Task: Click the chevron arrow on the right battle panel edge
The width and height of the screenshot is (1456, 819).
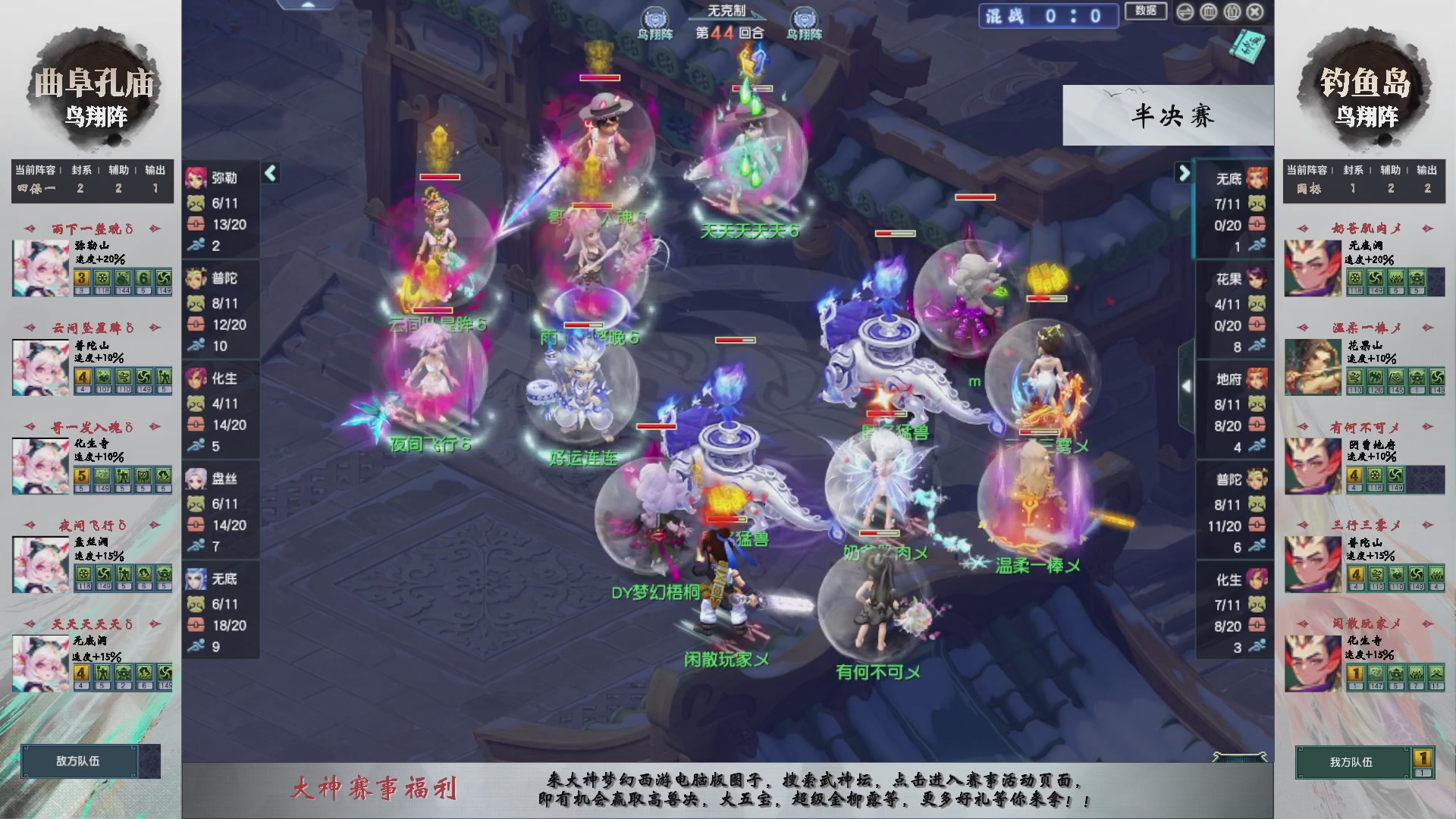Action: (1187, 385)
